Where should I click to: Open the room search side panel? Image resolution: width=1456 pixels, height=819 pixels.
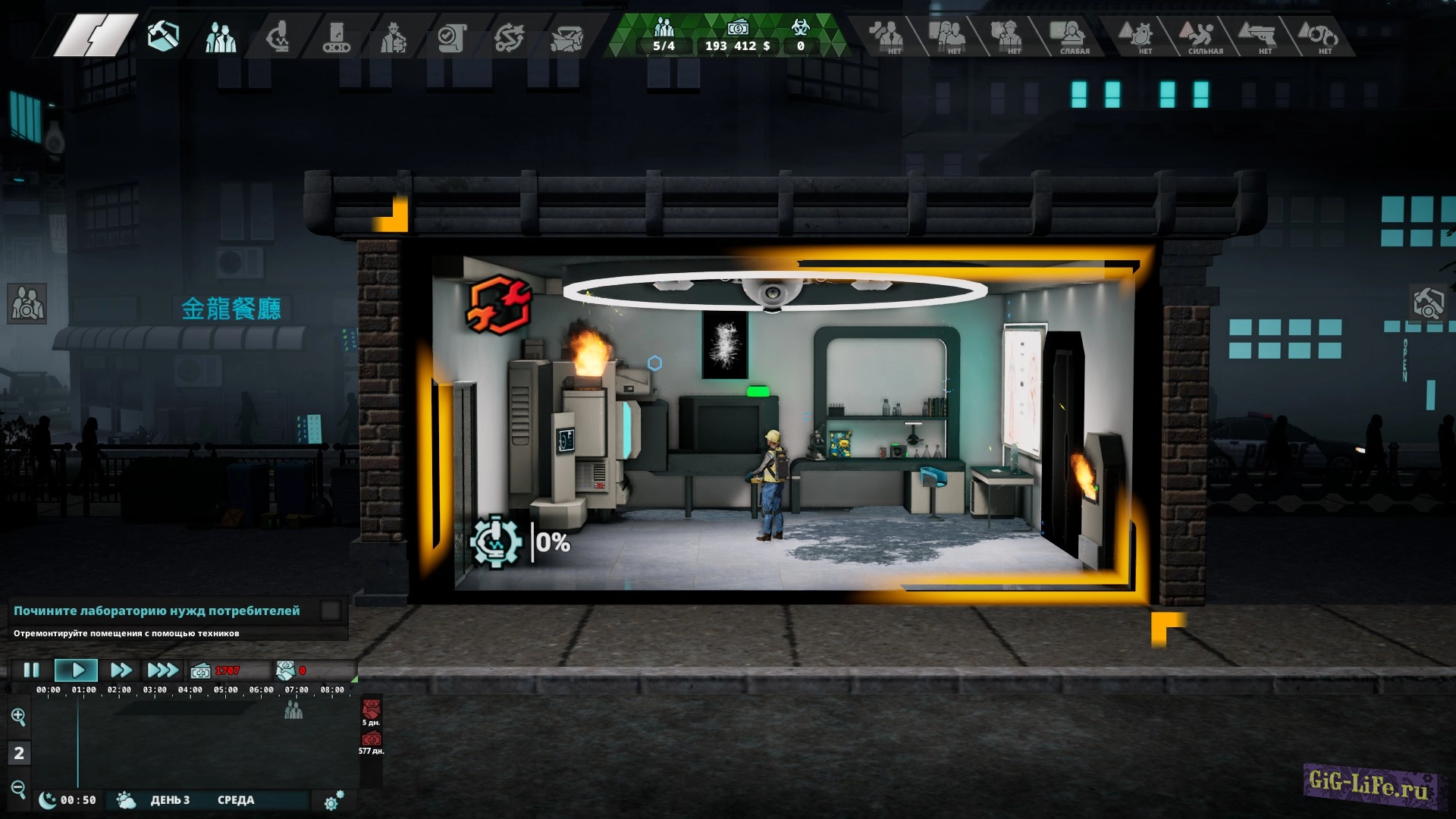pyautogui.click(x=1429, y=303)
